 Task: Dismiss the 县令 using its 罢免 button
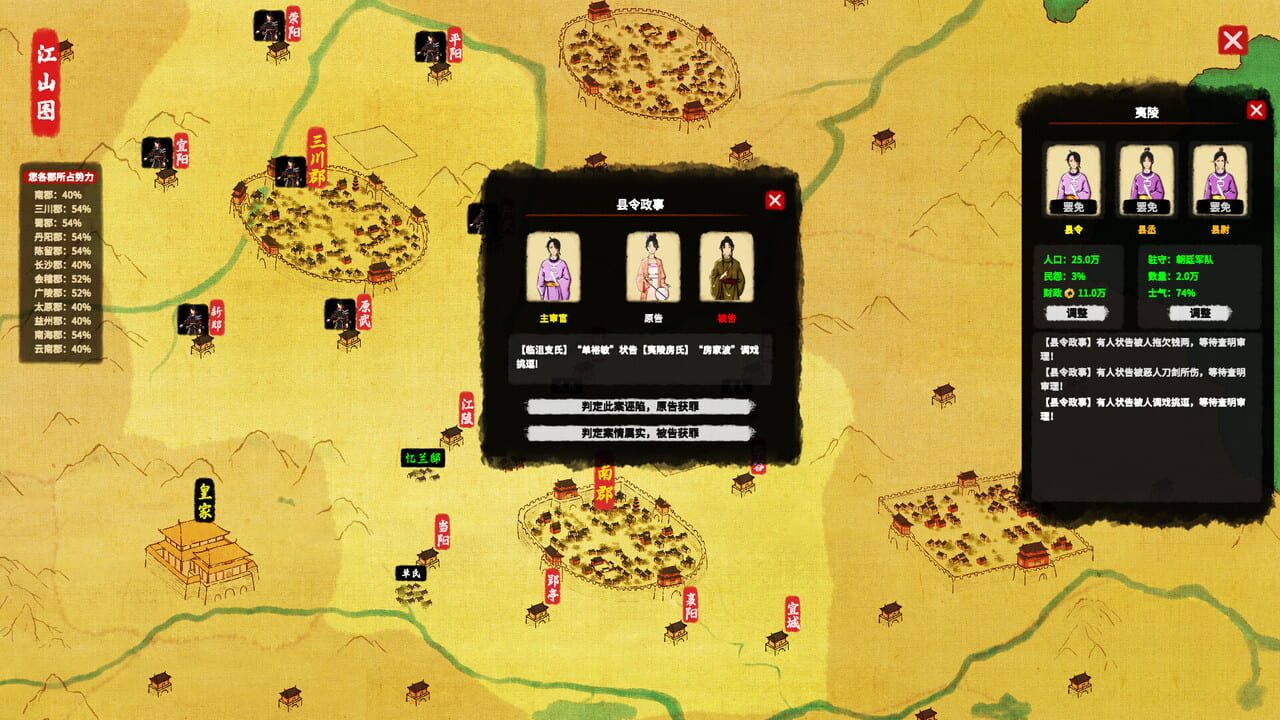(1073, 208)
